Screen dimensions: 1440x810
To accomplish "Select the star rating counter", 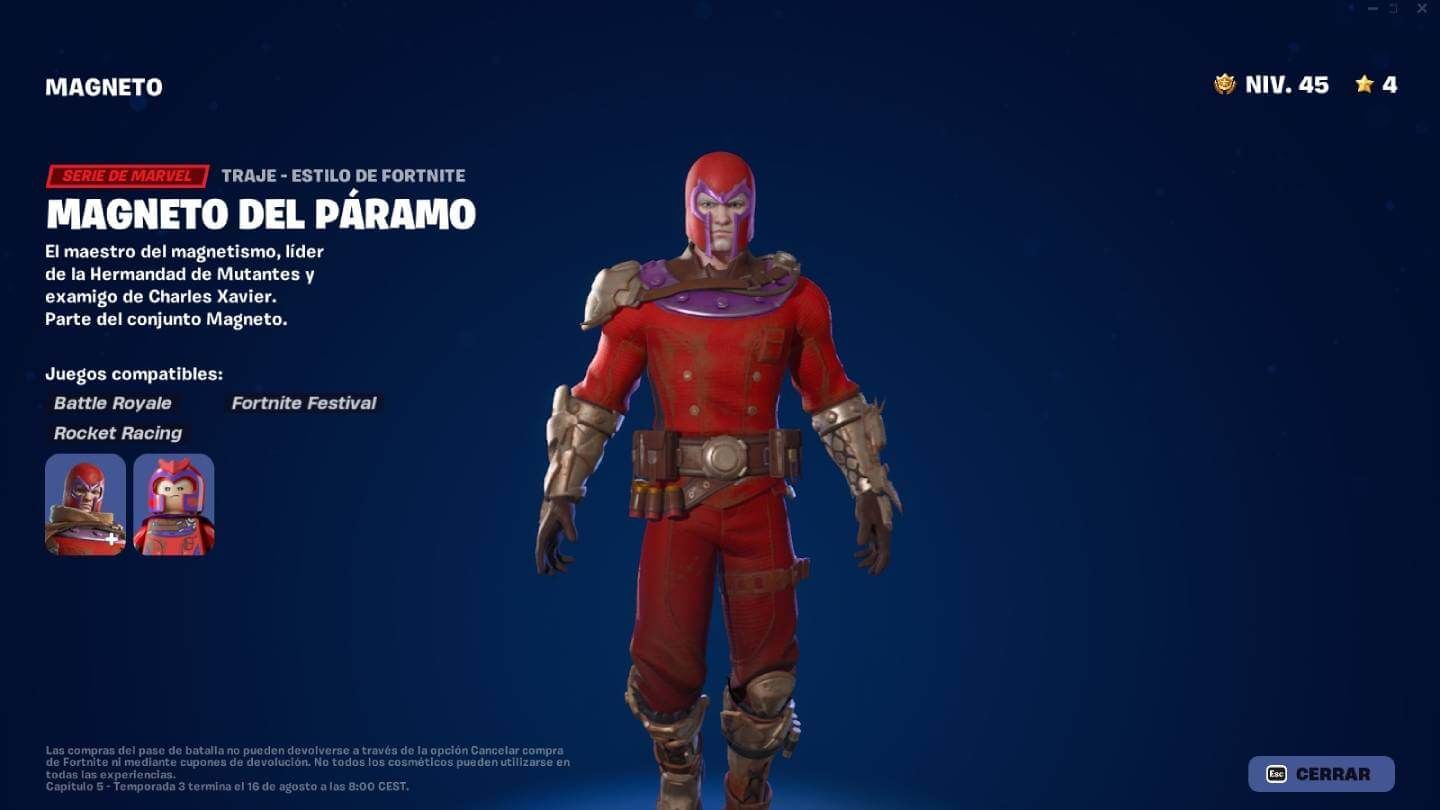I will point(1375,85).
